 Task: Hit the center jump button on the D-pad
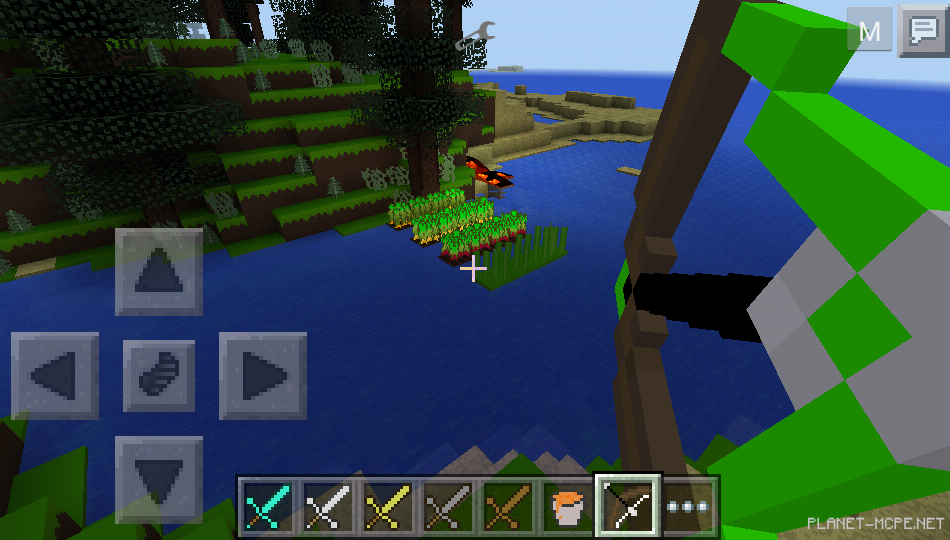point(159,376)
